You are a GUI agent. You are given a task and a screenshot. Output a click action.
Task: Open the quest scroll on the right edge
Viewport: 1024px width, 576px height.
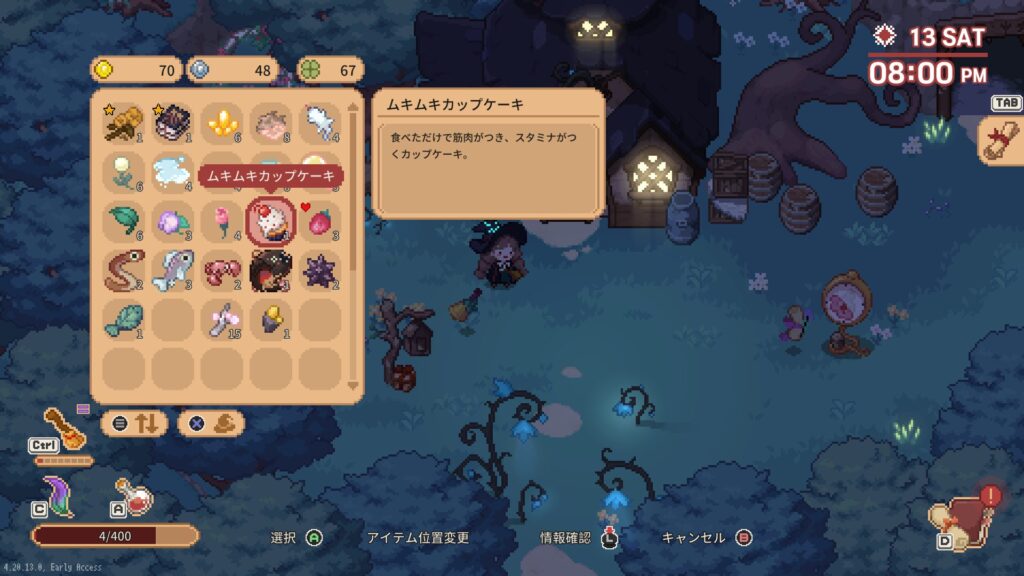point(1000,139)
